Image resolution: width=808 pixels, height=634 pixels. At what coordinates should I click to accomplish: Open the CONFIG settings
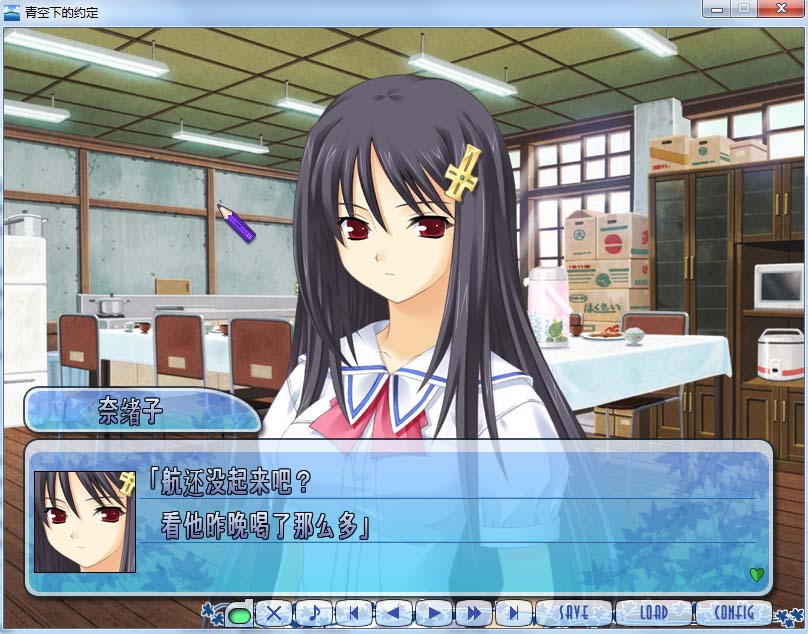tap(733, 612)
